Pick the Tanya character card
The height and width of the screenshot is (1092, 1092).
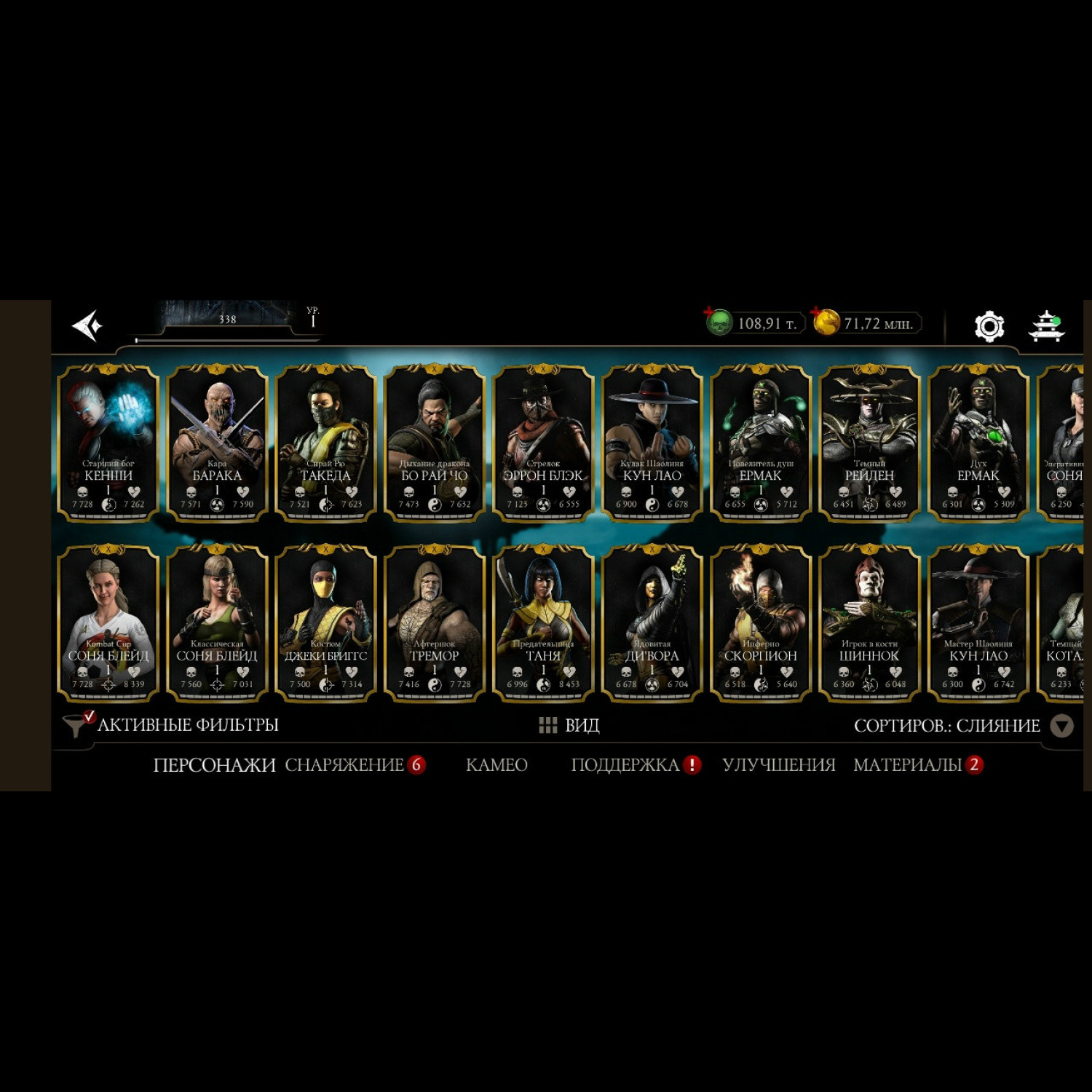tap(543, 623)
